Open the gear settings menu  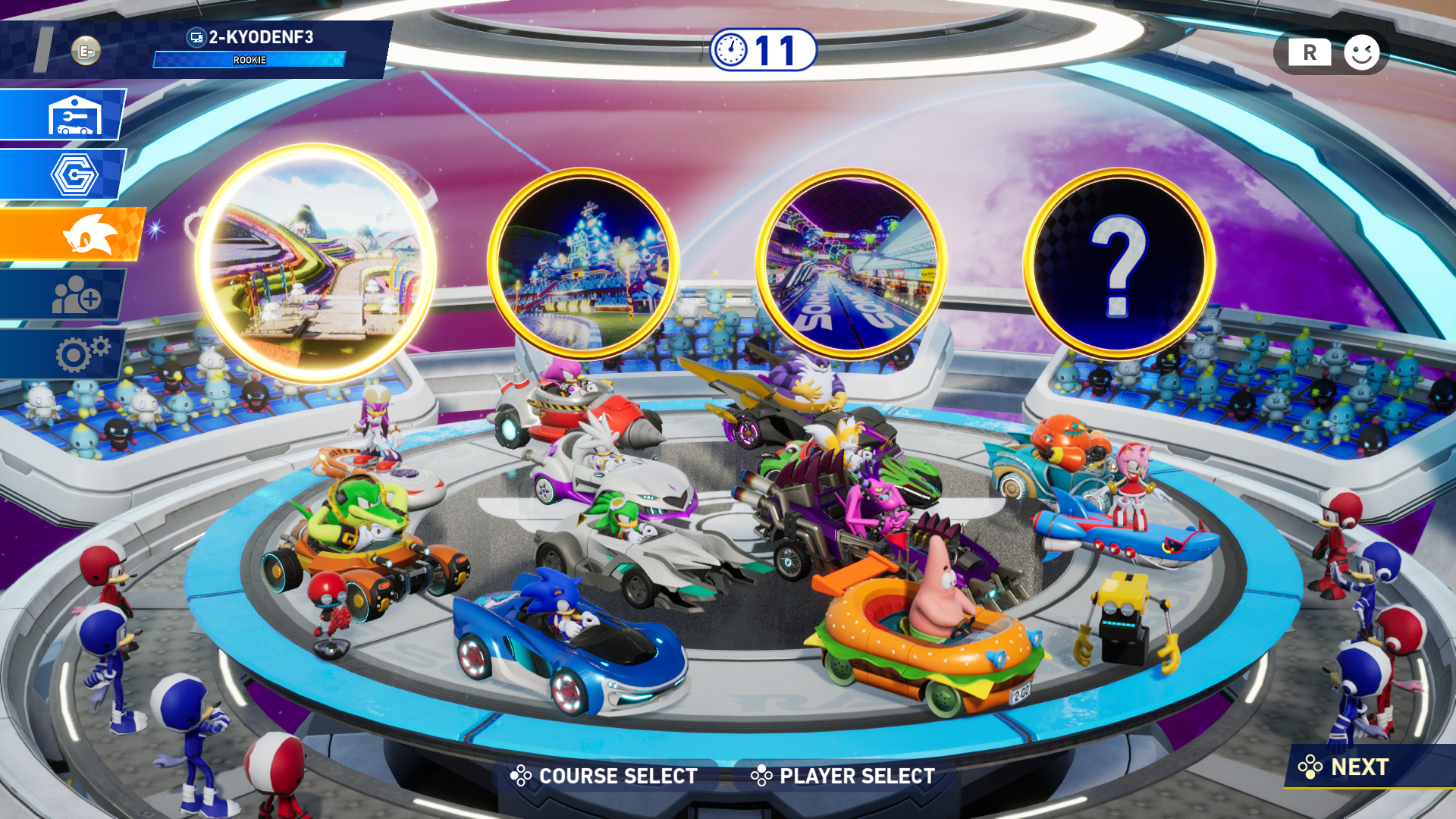[76, 353]
